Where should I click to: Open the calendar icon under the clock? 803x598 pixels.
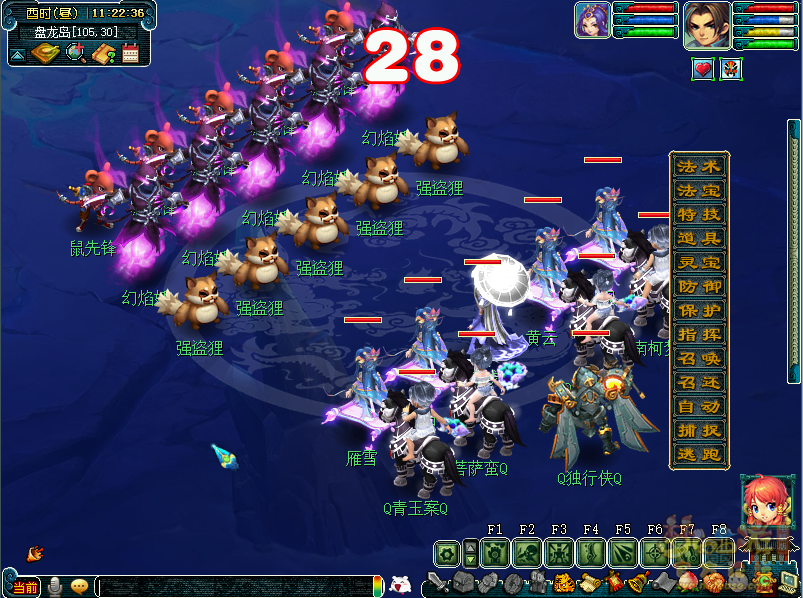(130, 53)
